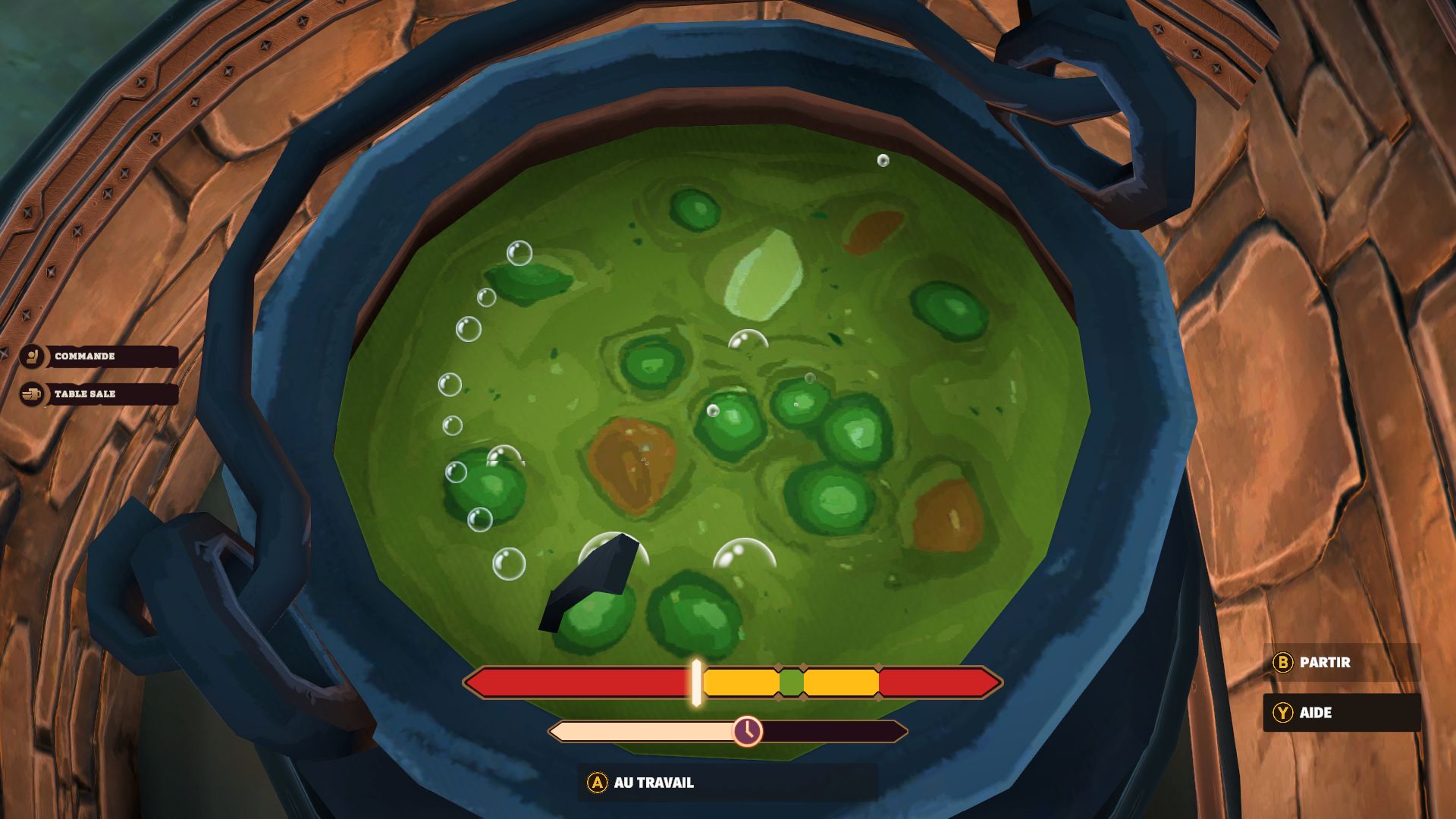Screen dimensions: 1456x819
Task: Activate the Au Travail action
Action: click(x=726, y=783)
